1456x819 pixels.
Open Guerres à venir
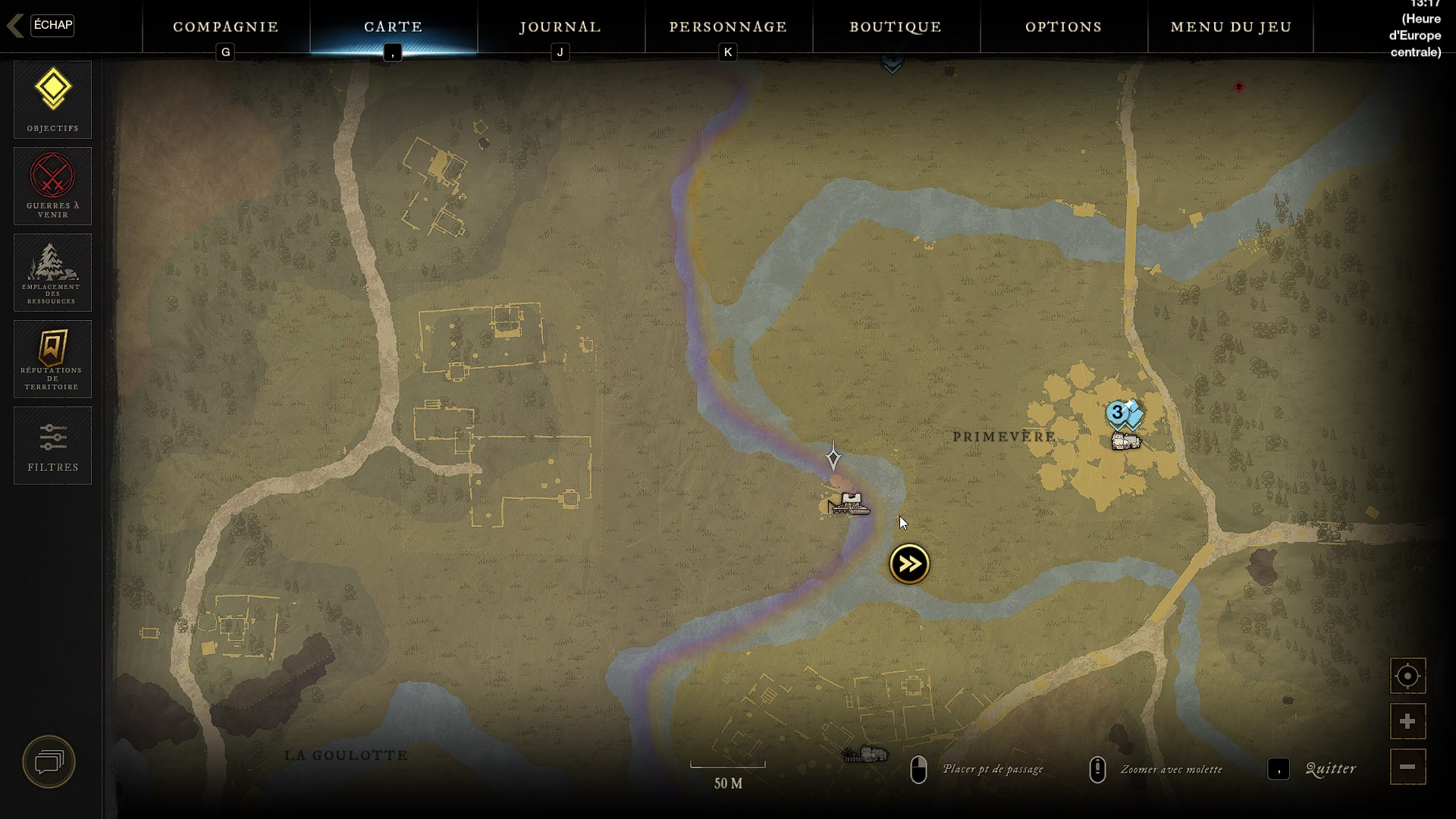tap(52, 186)
